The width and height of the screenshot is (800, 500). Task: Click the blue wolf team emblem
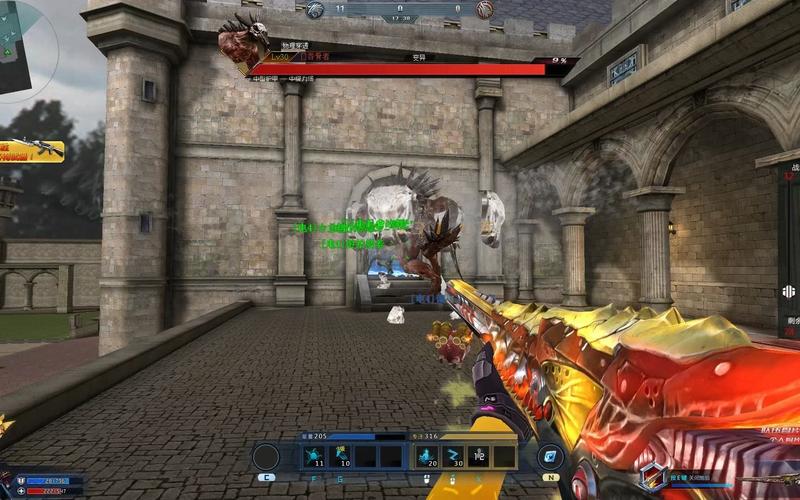point(315,9)
